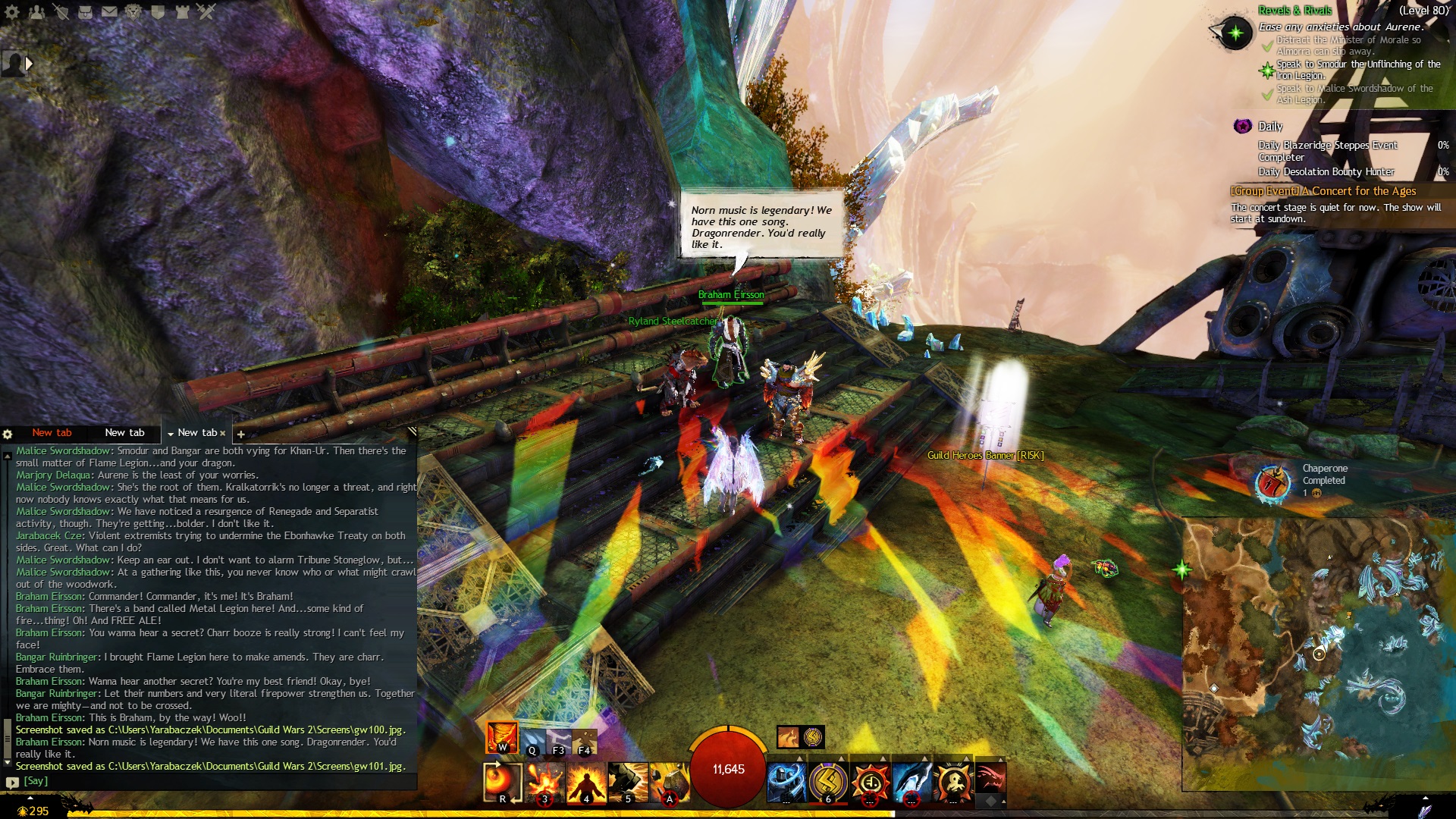The height and width of the screenshot is (819, 1456).
Task: Add a new chat tab
Action: click(241, 434)
